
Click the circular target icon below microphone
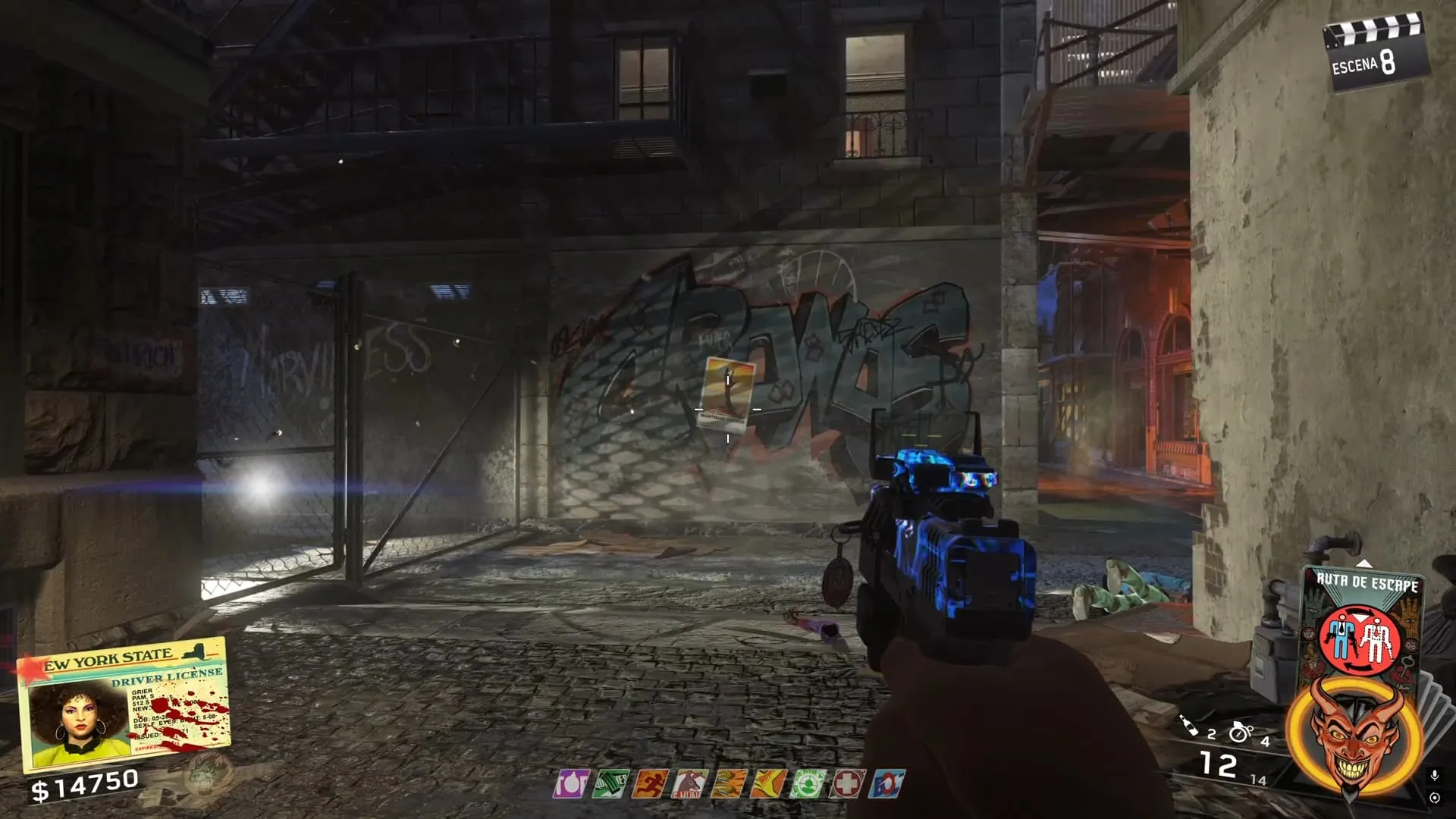coord(1434,798)
